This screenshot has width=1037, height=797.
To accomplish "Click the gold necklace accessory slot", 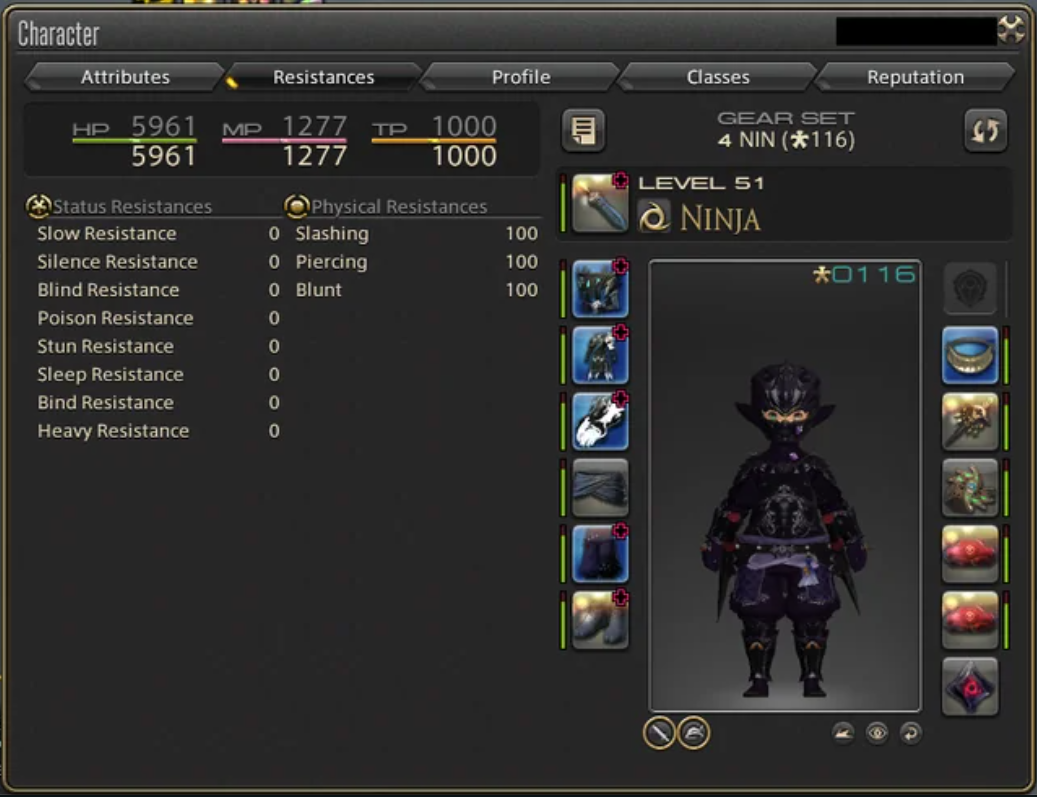I will 970,355.
